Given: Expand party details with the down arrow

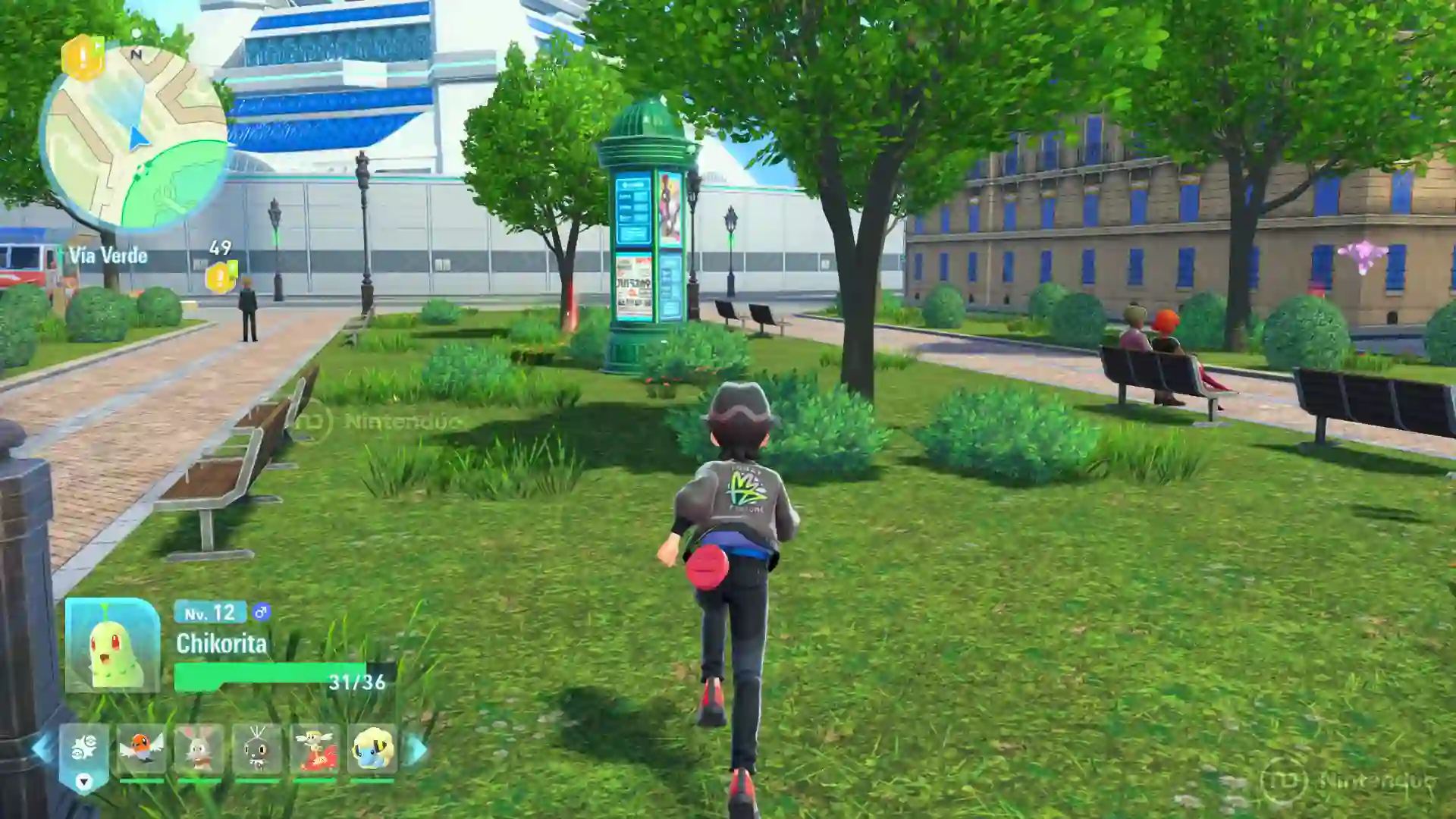Looking at the screenshot, I should [83, 780].
